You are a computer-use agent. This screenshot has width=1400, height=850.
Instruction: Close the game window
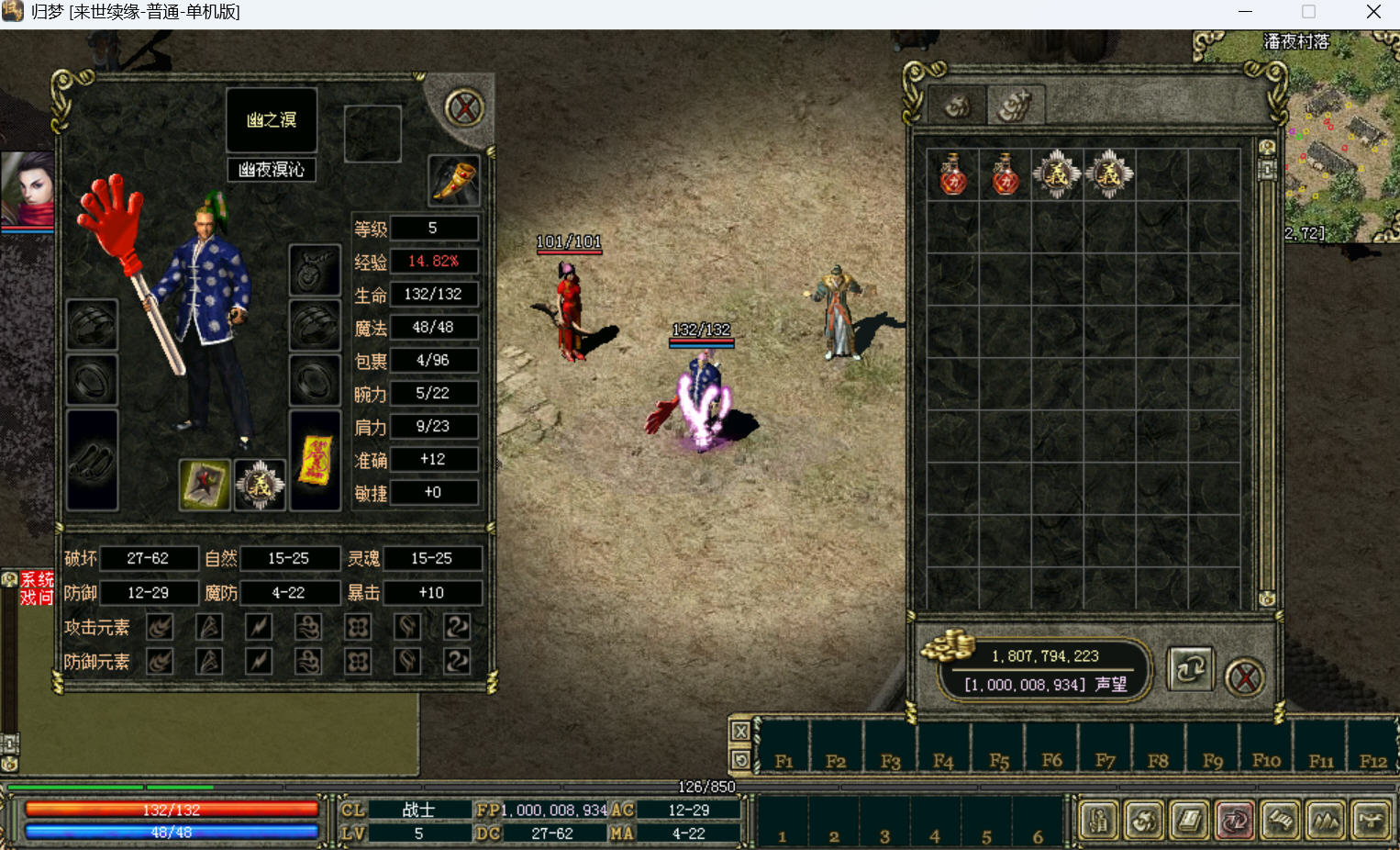tap(1373, 12)
